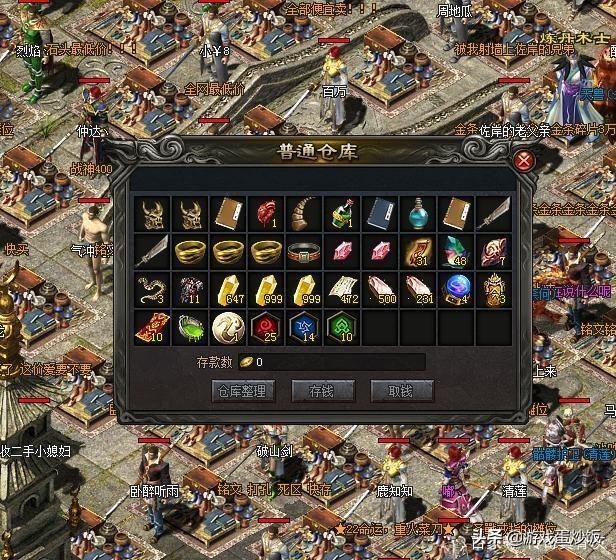Image resolution: width=616 pixels, height=560 pixels.
Task: Select the blue round flask
Action: [418, 213]
